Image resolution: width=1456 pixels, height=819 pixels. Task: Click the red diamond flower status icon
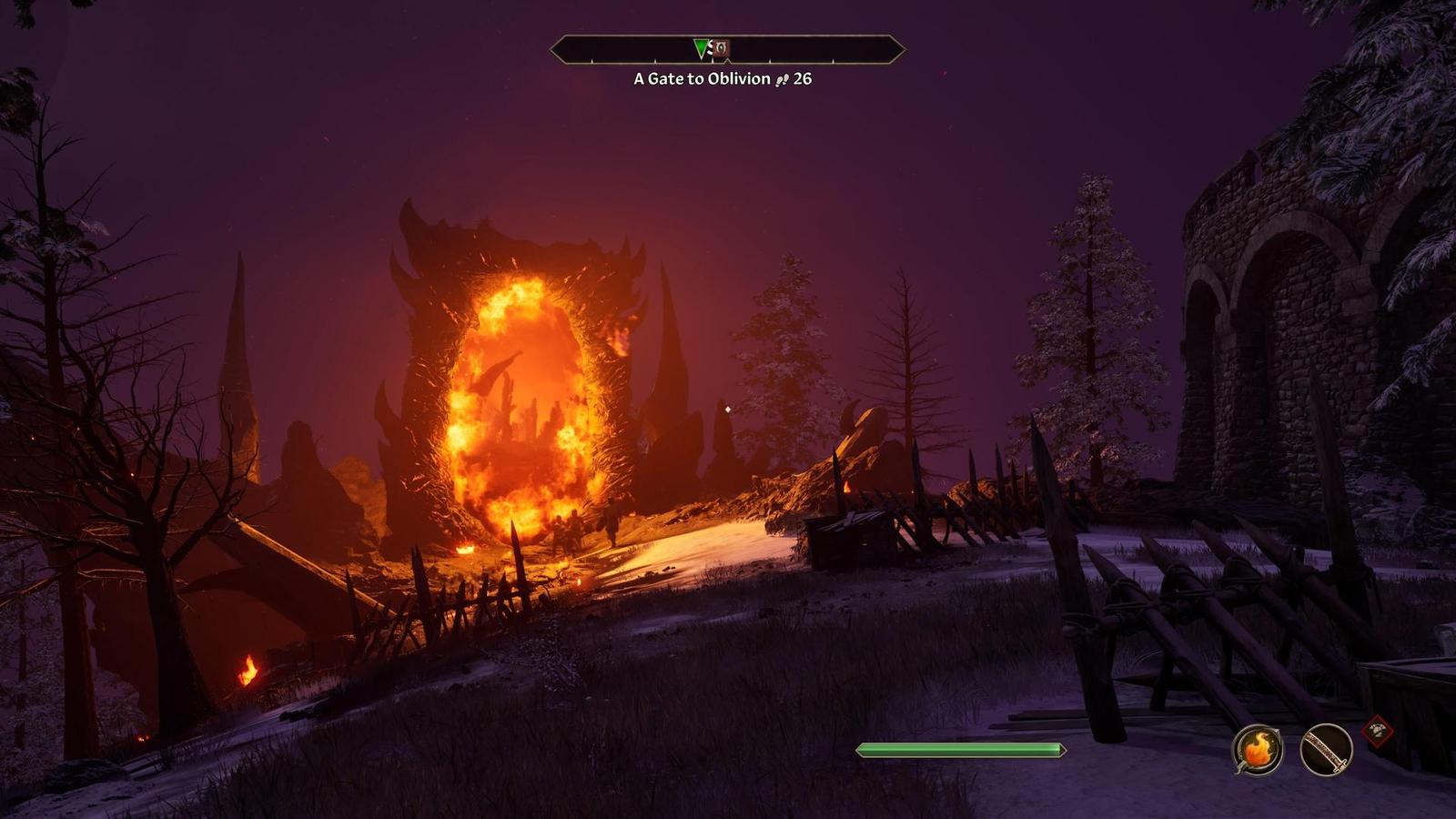(x=1378, y=732)
